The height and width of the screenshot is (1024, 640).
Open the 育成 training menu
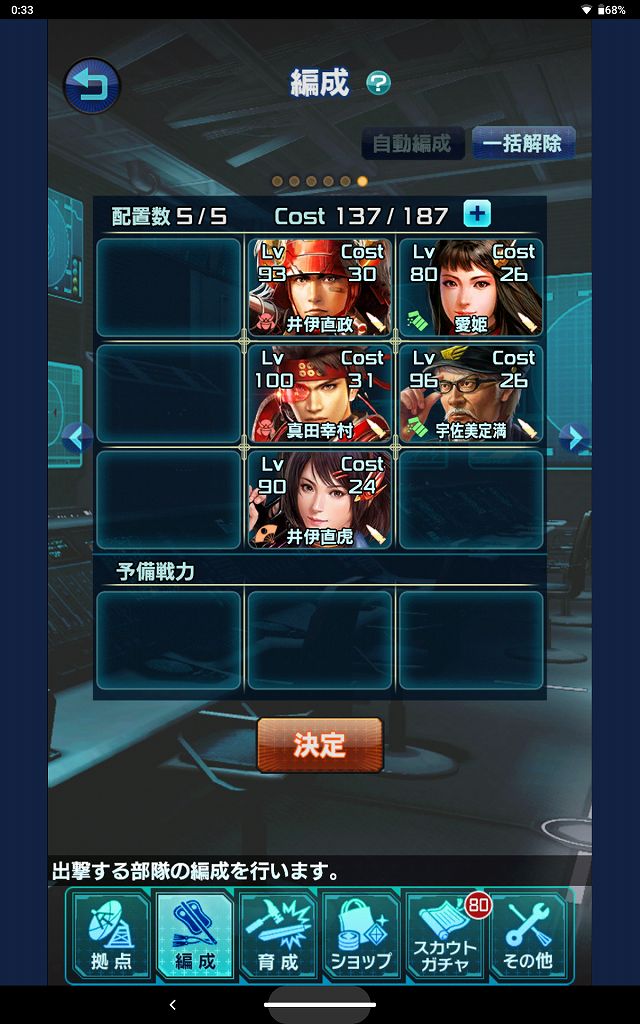[278, 936]
